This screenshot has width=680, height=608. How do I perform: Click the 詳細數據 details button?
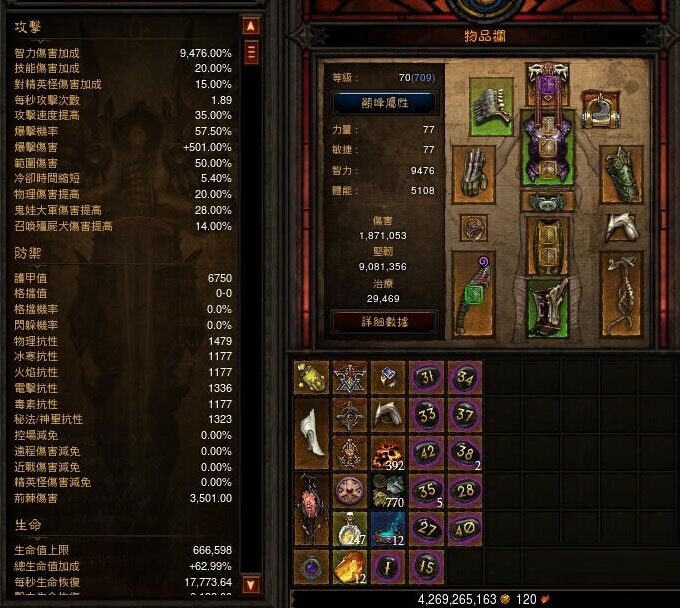384,321
